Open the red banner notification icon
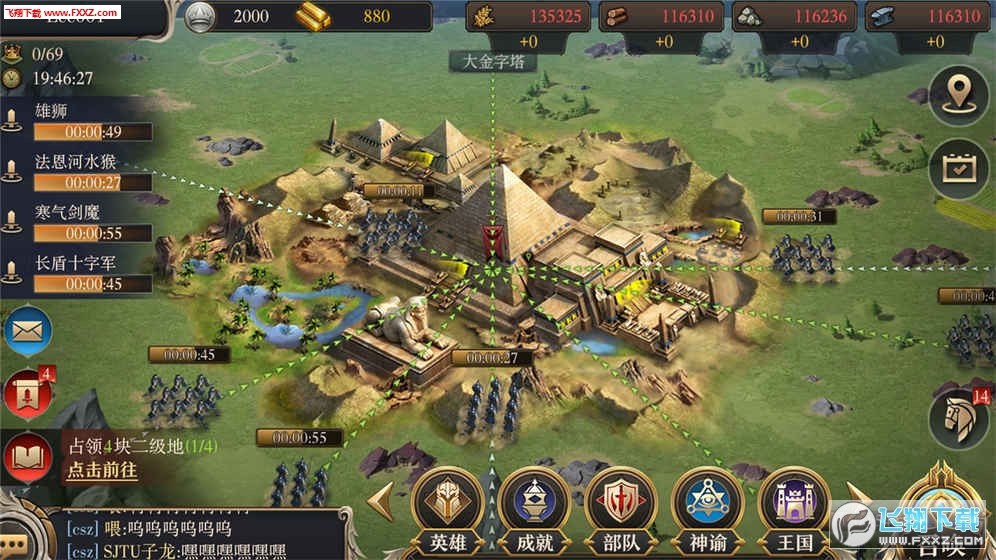 28,393
